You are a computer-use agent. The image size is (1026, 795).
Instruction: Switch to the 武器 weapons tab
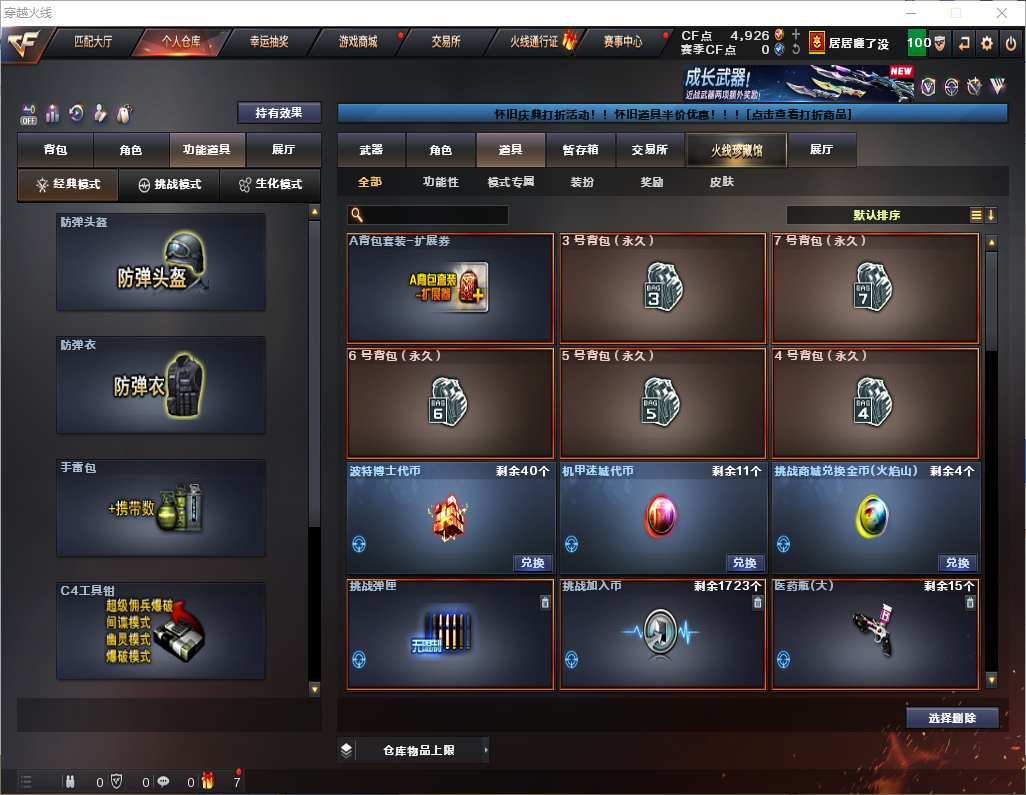pyautogui.click(x=371, y=150)
